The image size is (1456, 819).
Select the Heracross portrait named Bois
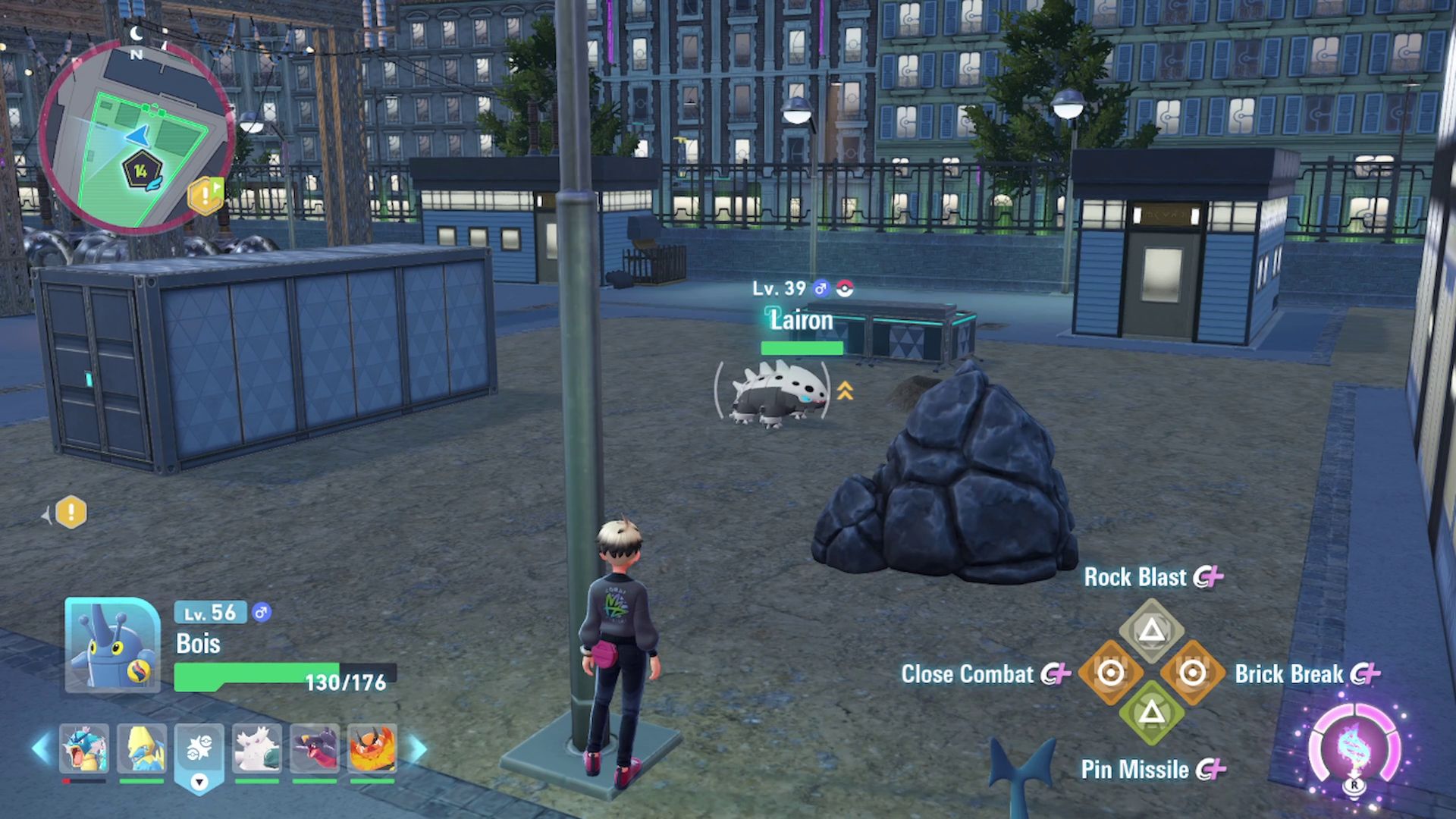[112, 645]
